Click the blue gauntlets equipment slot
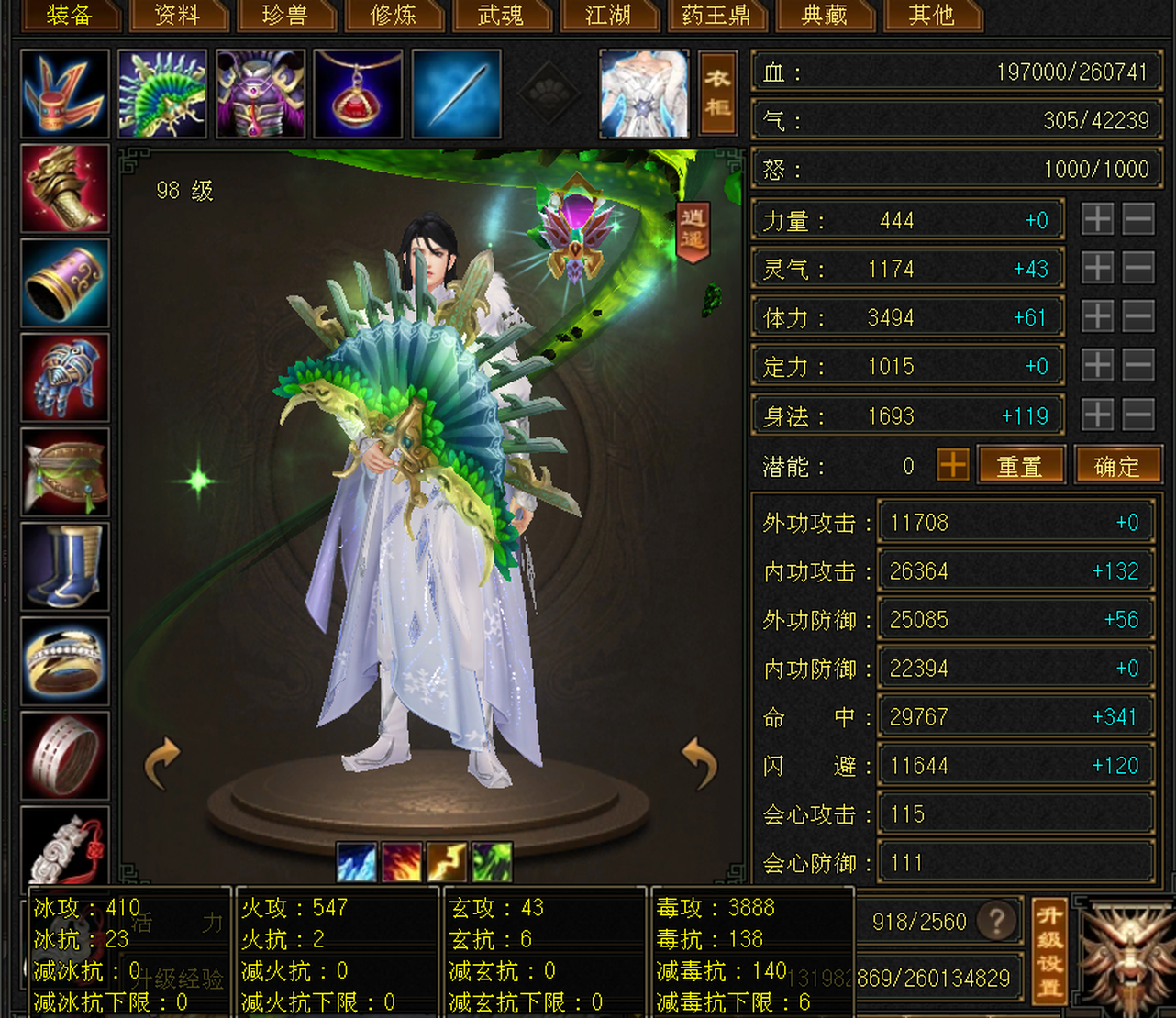1176x1018 pixels. (65, 377)
